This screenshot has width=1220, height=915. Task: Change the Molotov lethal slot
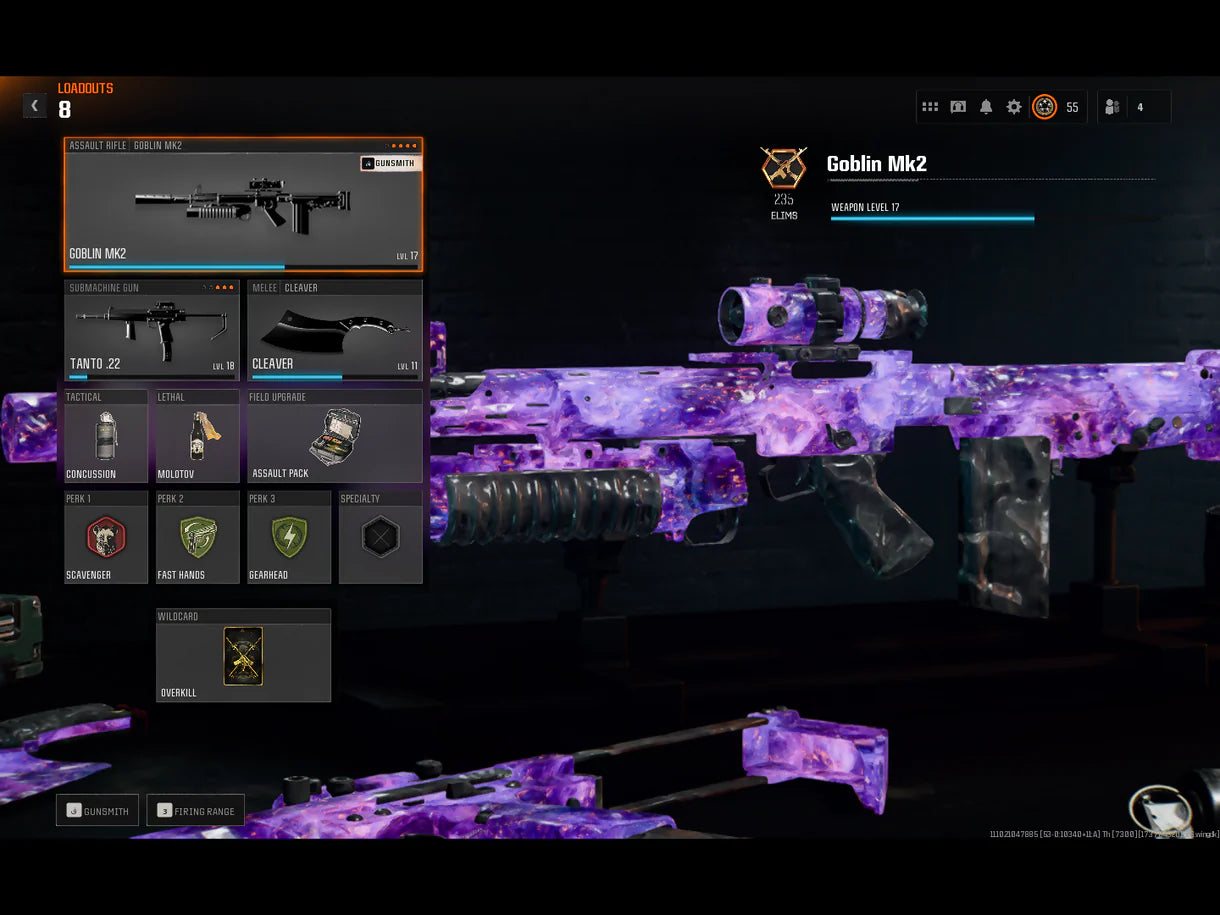coord(198,437)
